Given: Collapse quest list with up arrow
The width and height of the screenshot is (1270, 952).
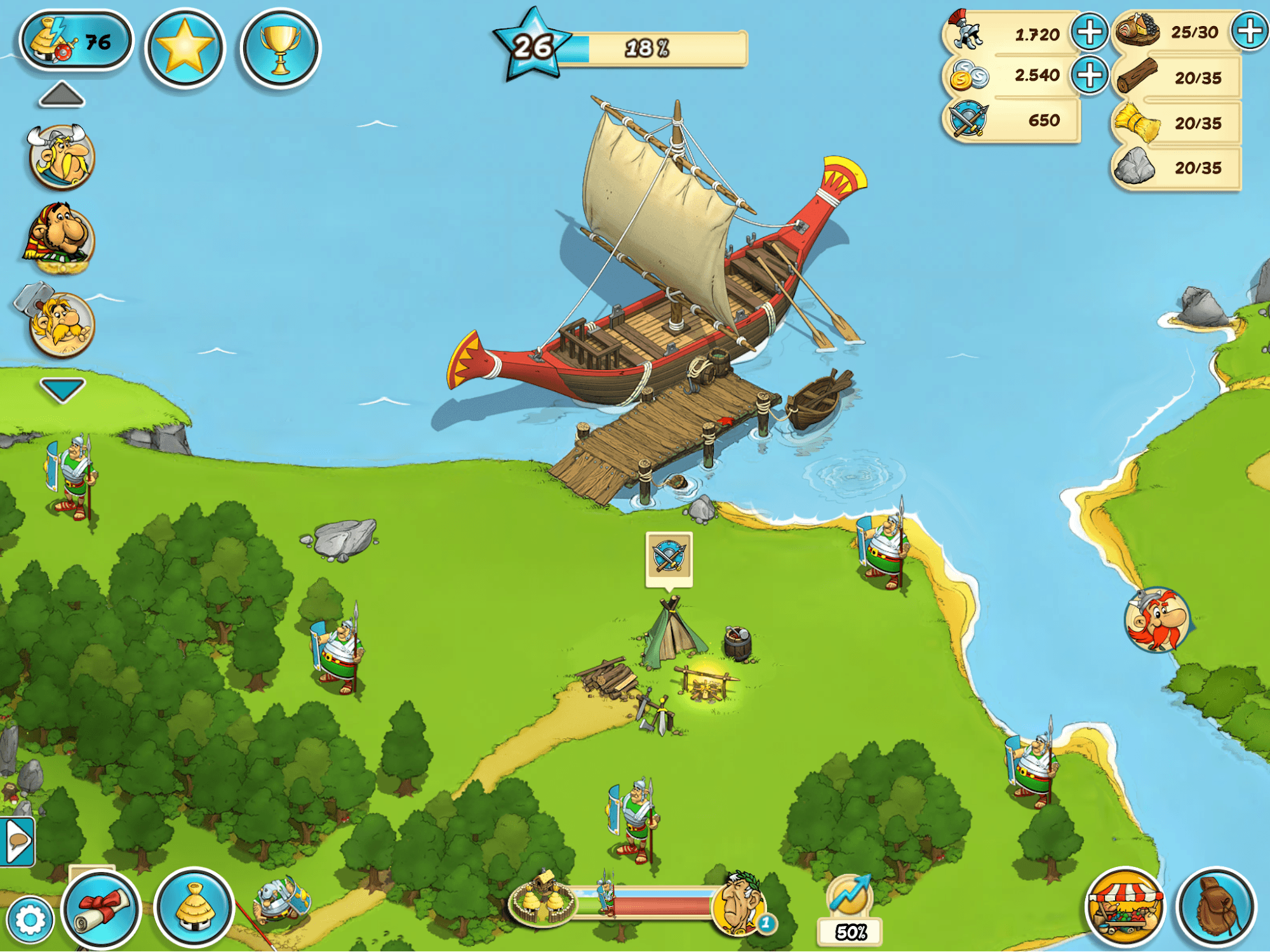Looking at the screenshot, I should click(x=62, y=95).
